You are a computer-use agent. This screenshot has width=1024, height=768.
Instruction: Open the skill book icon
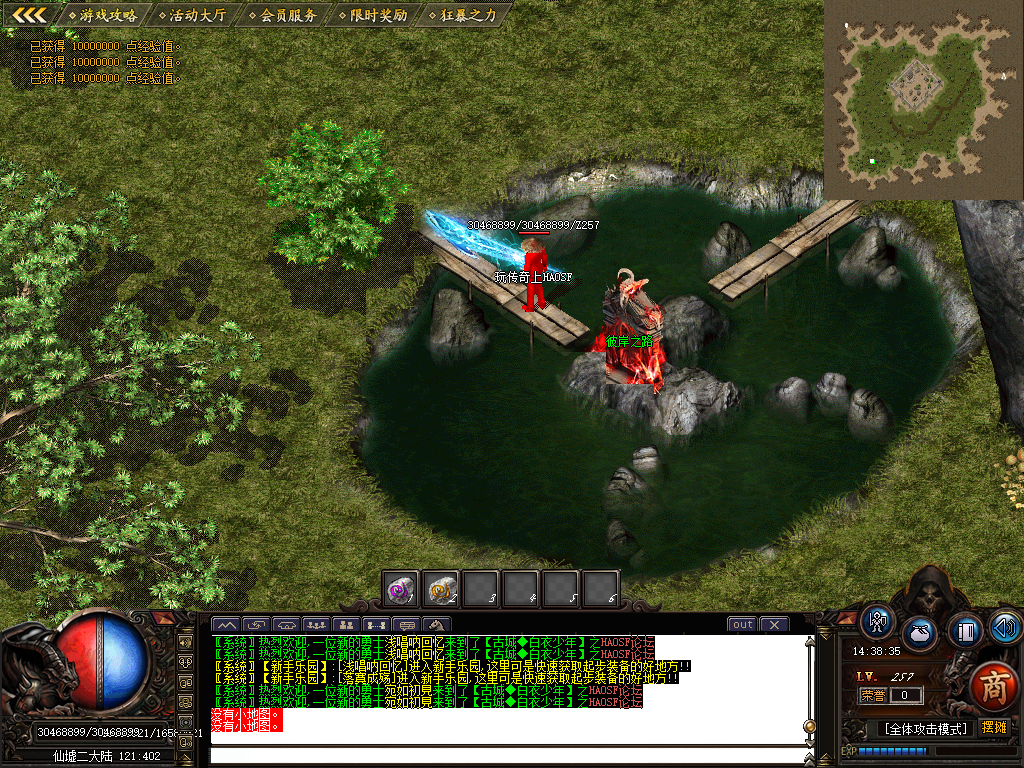[x=965, y=631]
